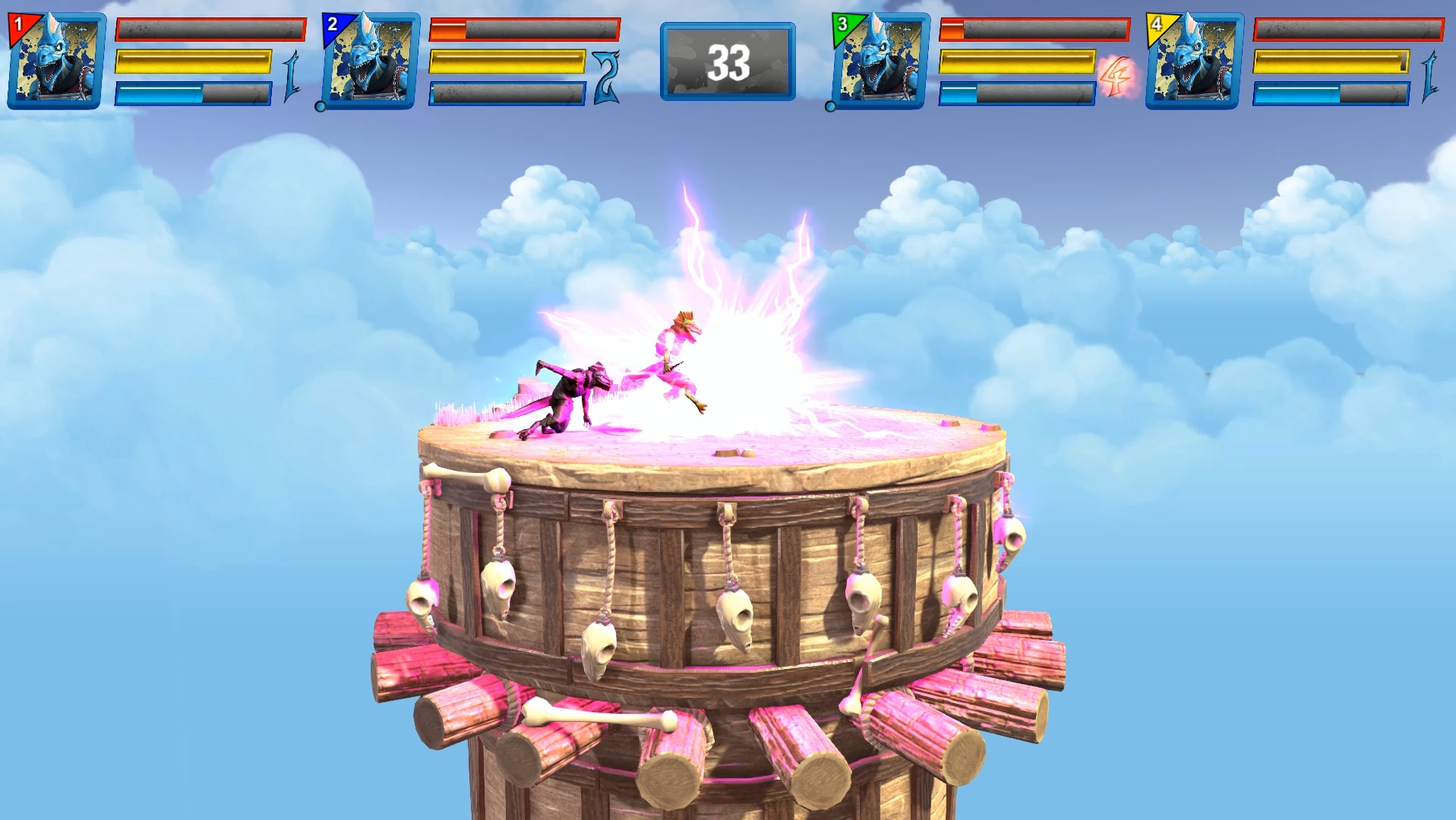
Task: Open the center counter panel showing 33
Action: tap(728, 62)
